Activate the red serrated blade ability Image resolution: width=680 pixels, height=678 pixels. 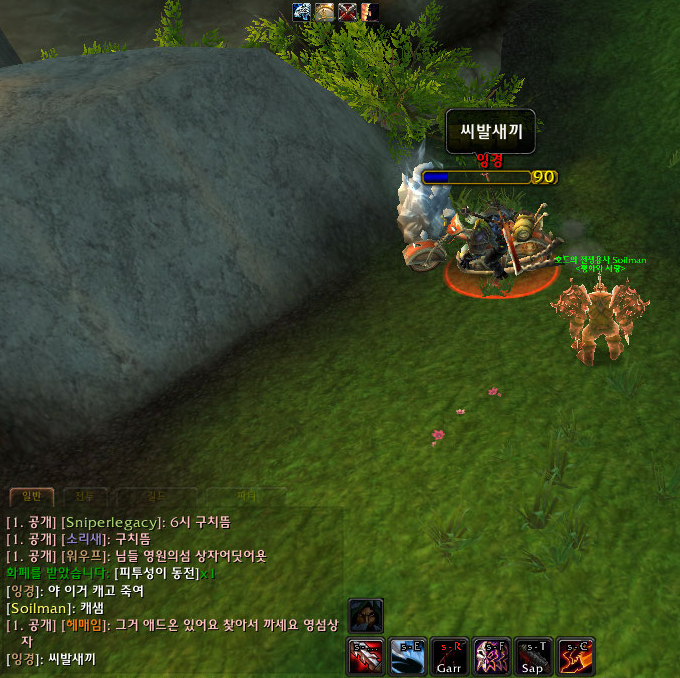click(365, 657)
